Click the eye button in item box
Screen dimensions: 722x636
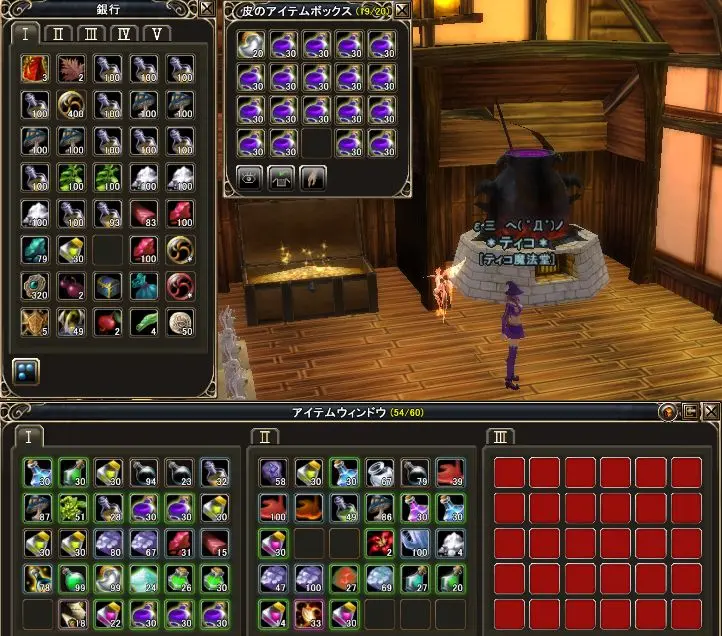pyautogui.click(x=249, y=178)
